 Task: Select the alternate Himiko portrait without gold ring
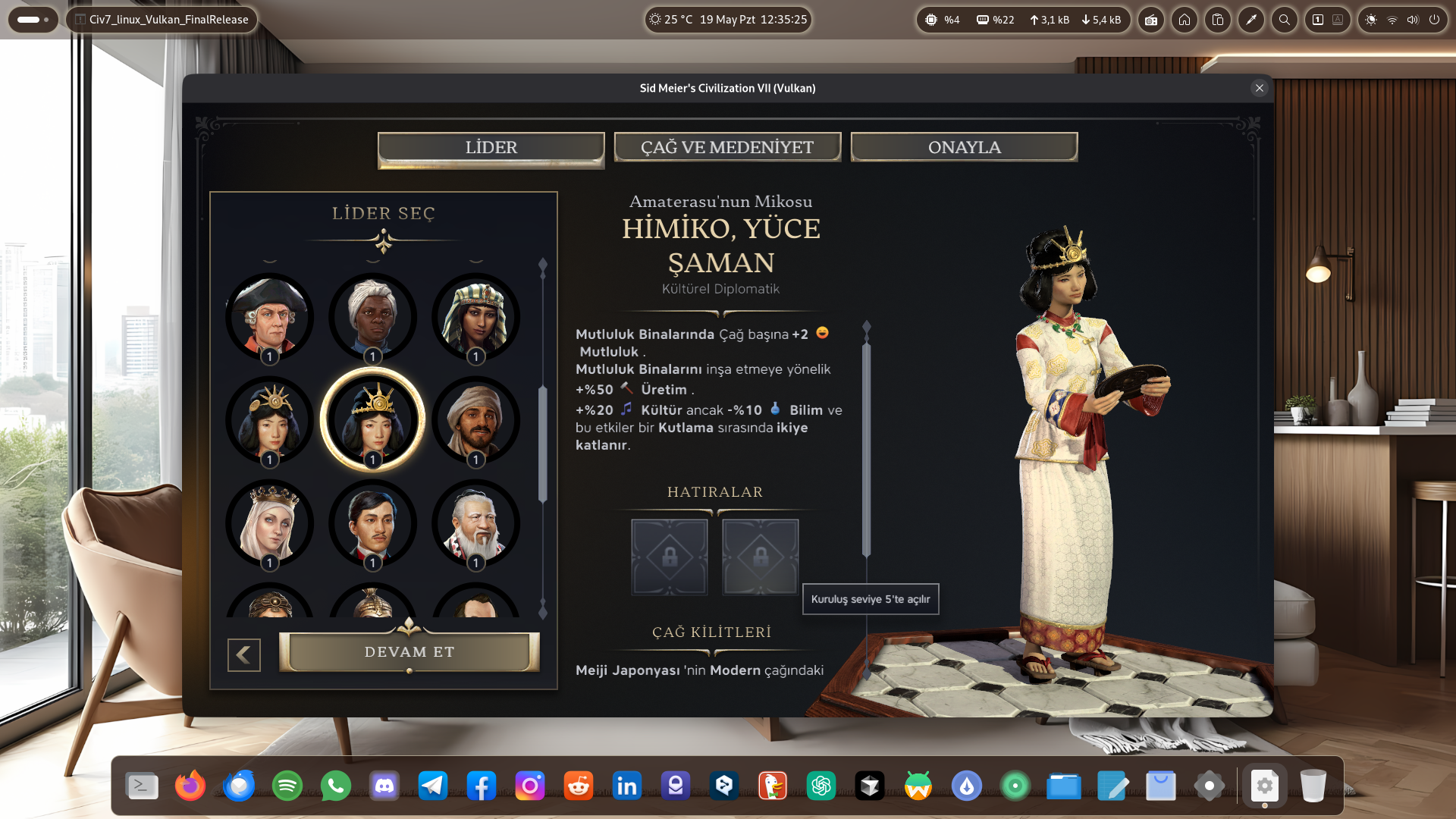point(269,419)
